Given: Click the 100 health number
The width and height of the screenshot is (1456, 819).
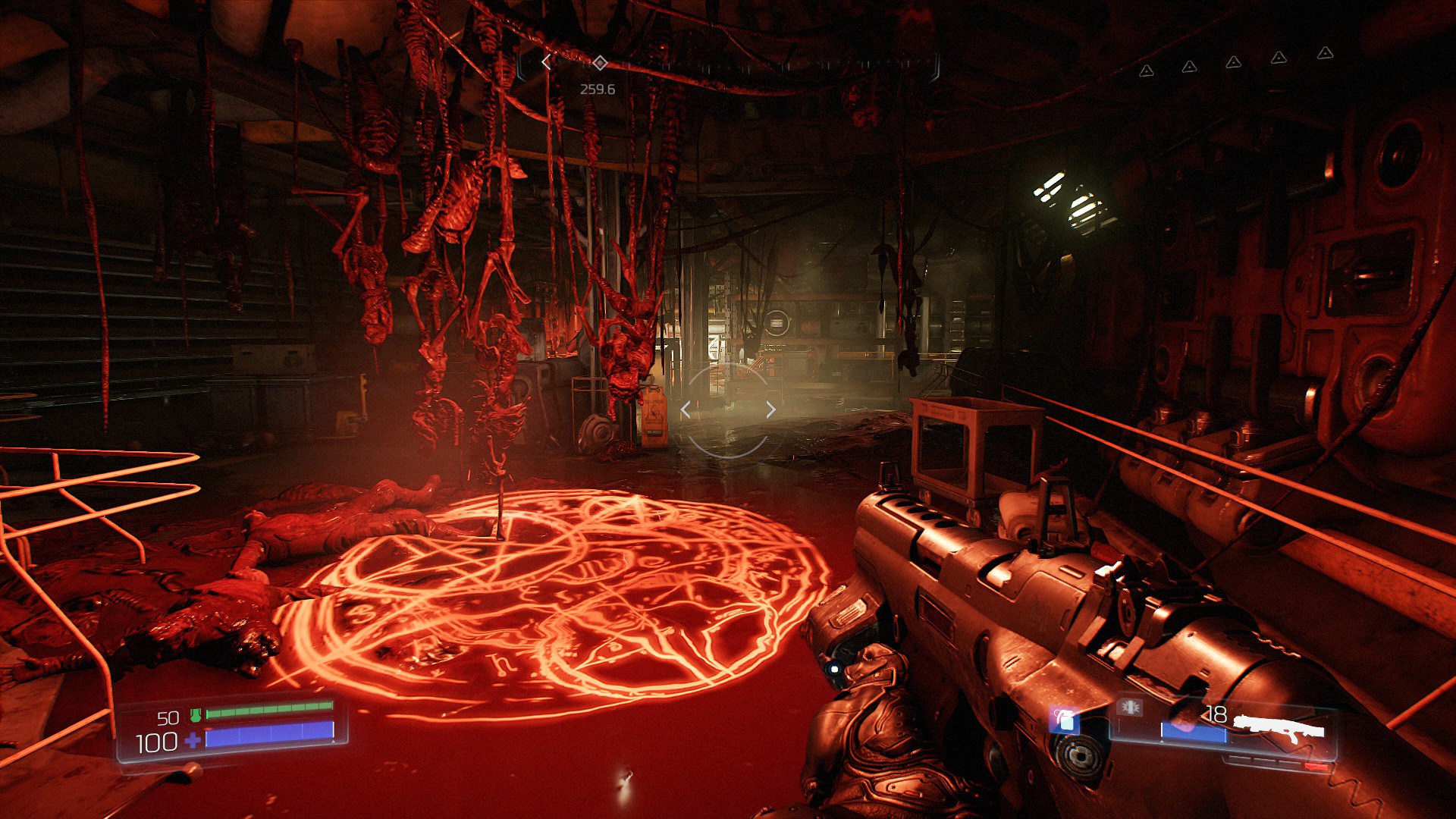Looking at the screenshot, I should (157, 743).
